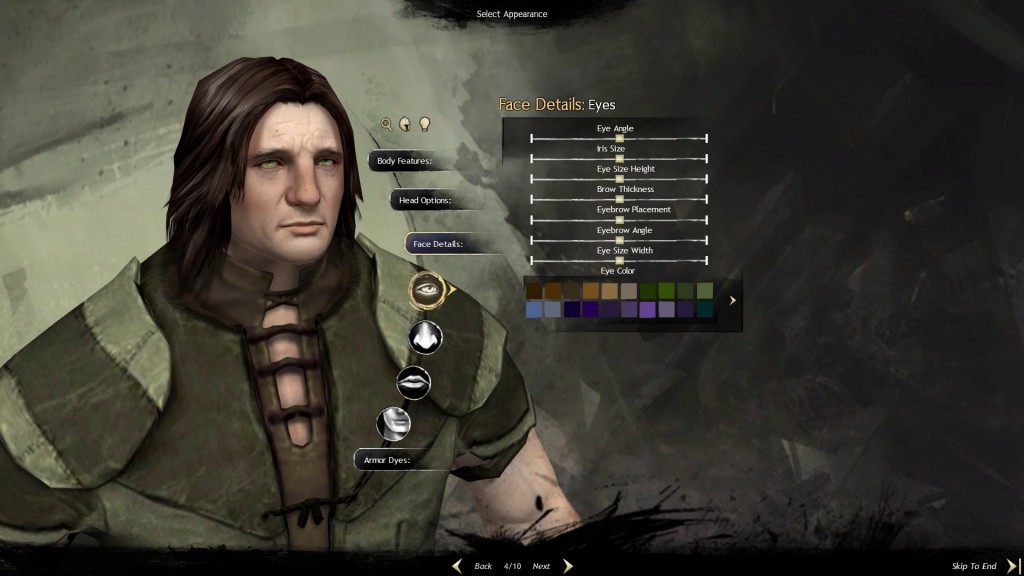This screenshot has height=576, width=1024.
Task: Set the Brow Thickness slider
Action: point(619,199)
